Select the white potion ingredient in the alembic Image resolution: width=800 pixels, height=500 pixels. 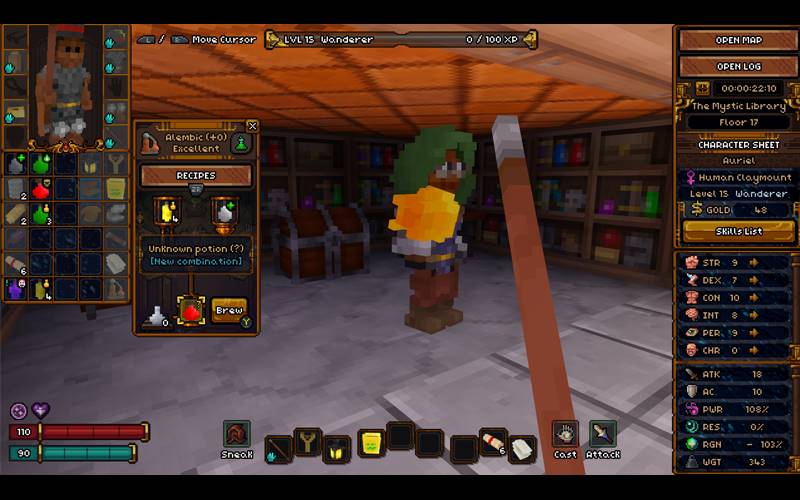pyautogui.click(x=224, y=211)
